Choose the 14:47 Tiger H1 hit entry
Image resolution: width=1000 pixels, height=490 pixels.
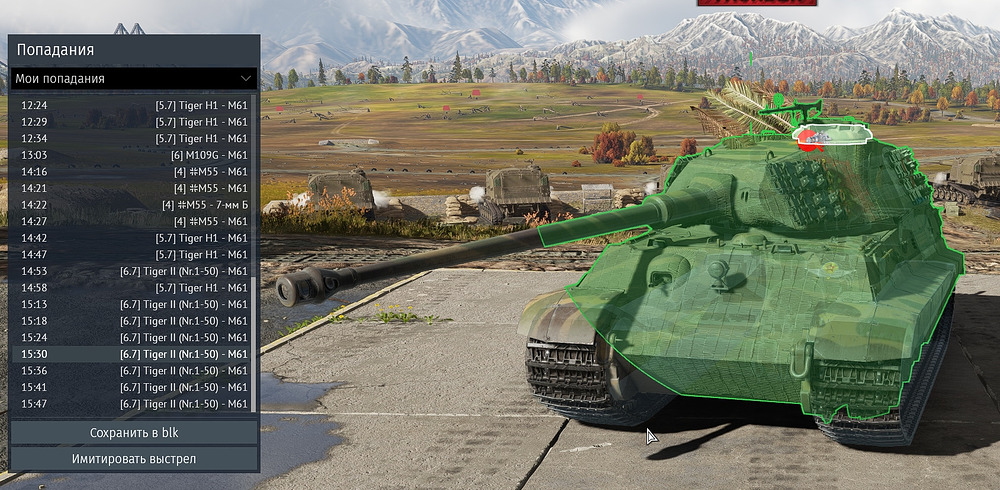pyautogui.click(x=134, y=254)
